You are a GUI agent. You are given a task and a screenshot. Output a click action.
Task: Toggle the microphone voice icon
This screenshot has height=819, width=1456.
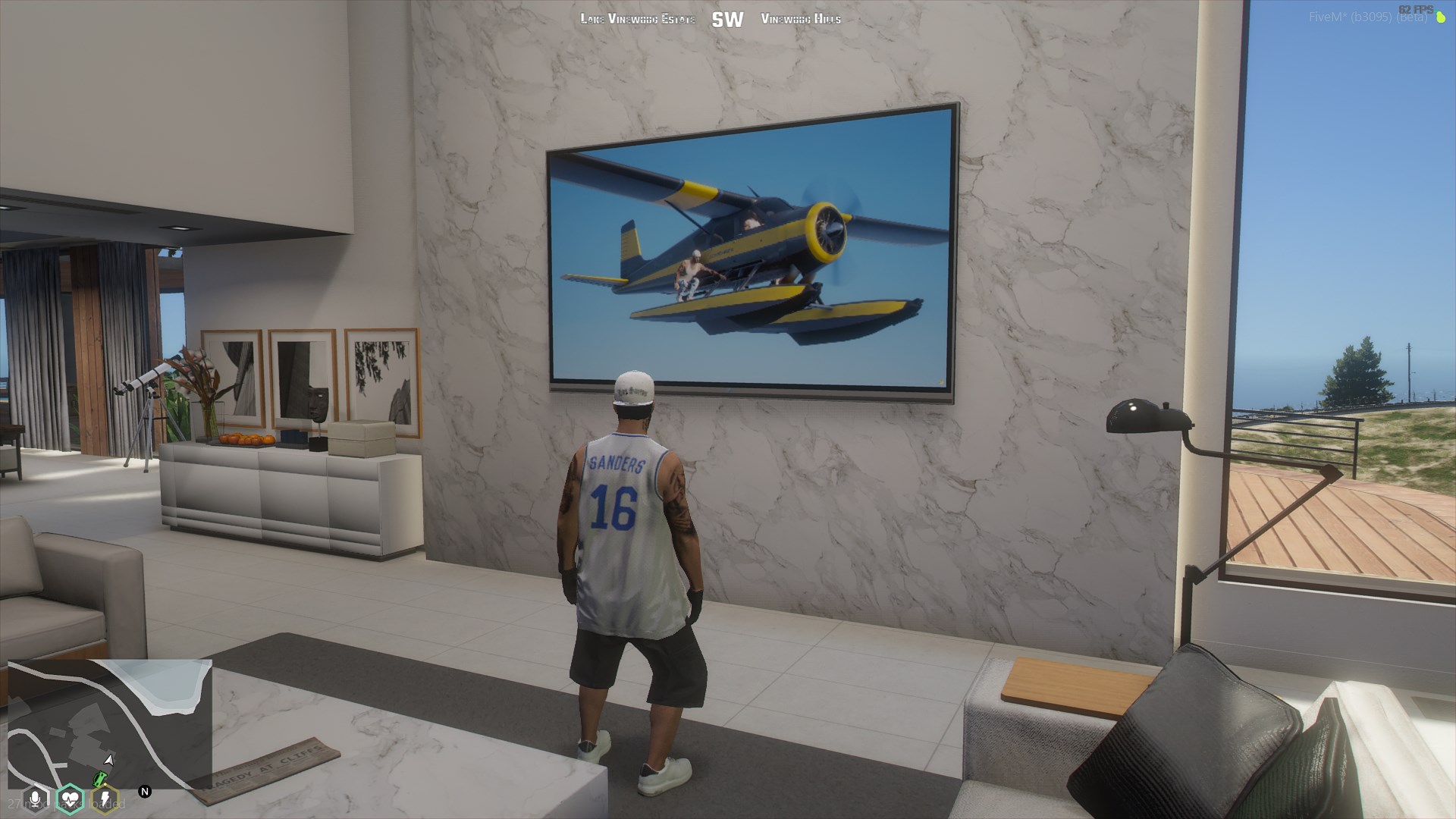(x=35, y=799)
